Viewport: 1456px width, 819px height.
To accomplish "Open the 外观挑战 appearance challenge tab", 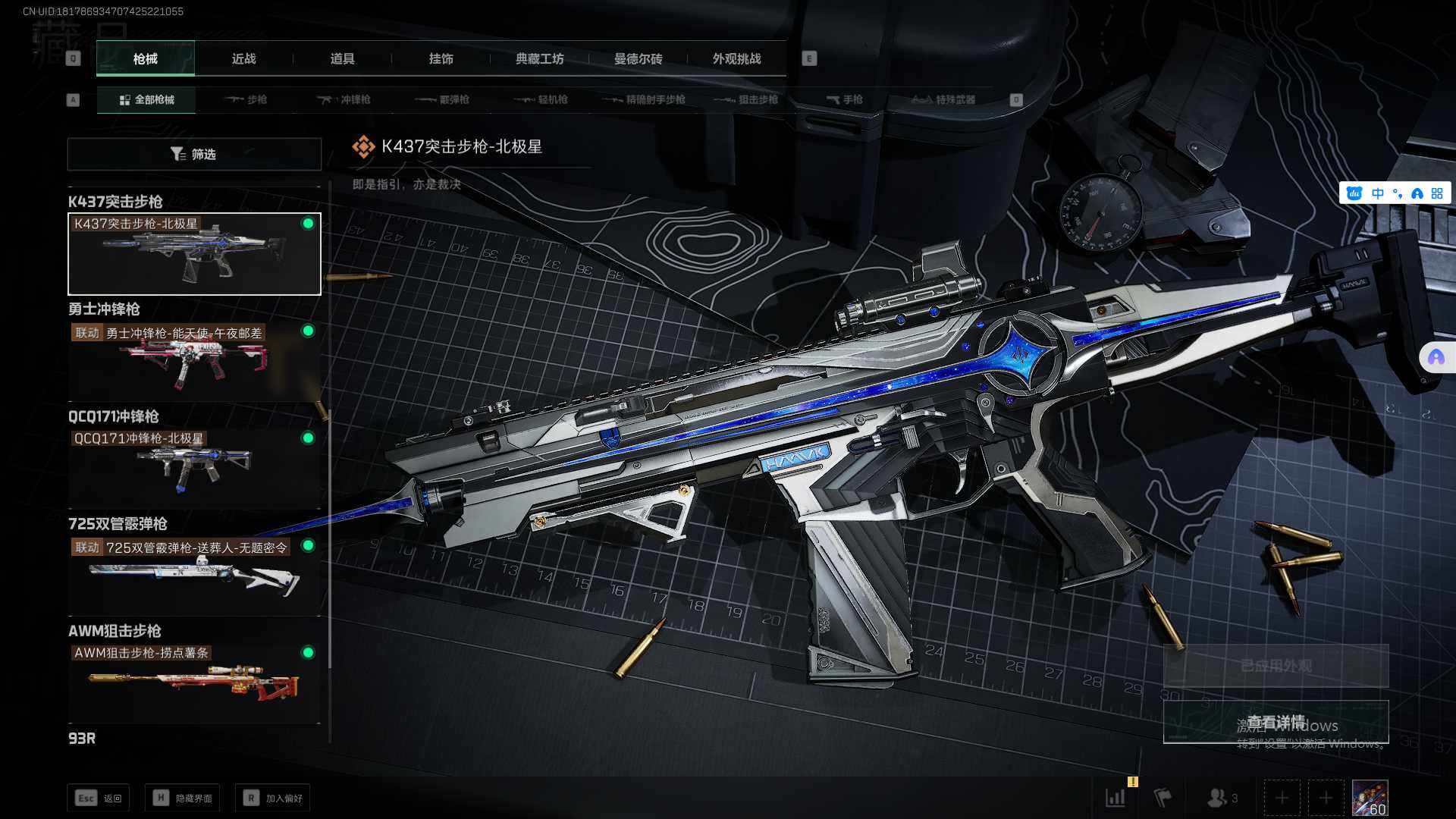I will pyautogui.click(x=736, y=59).
